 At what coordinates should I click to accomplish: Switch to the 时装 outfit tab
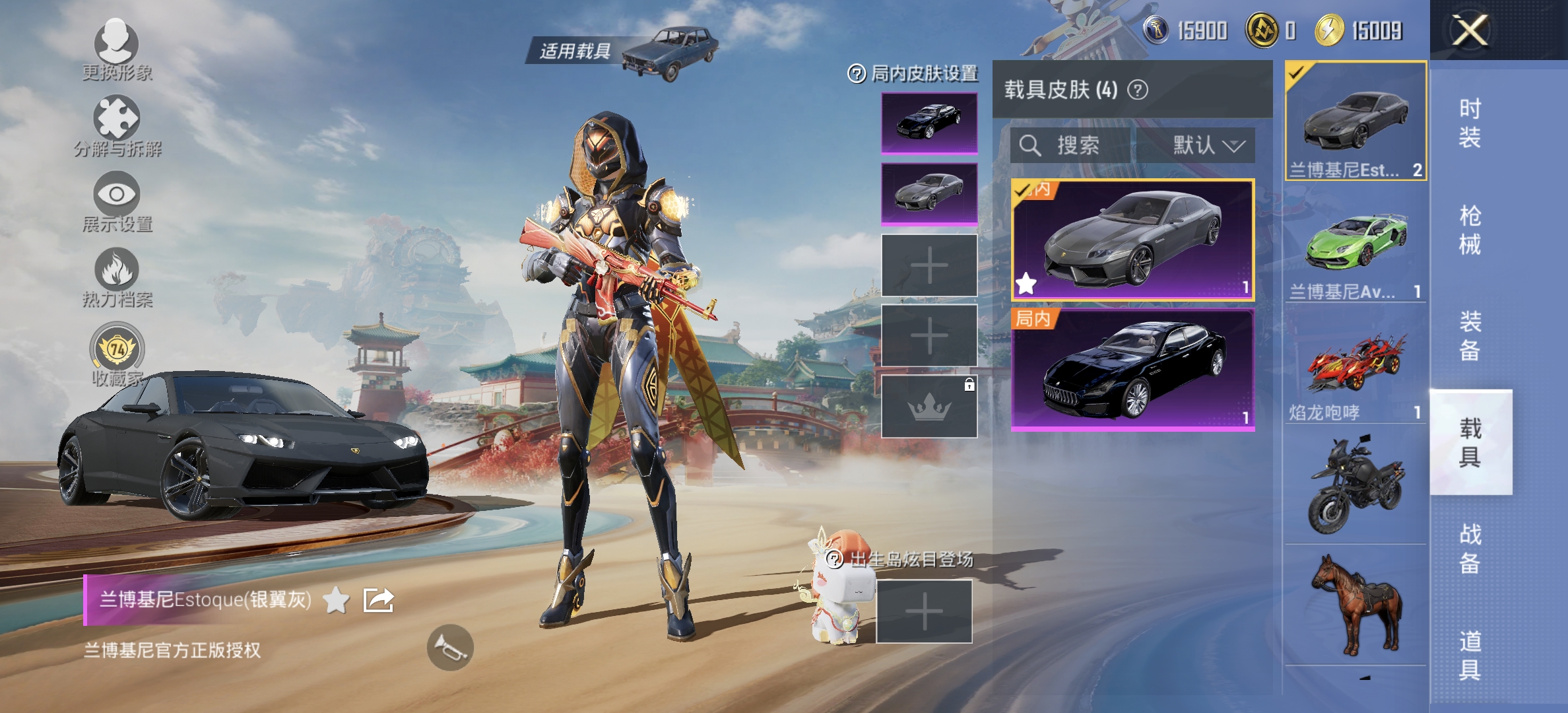click(x=1470, y=123)
